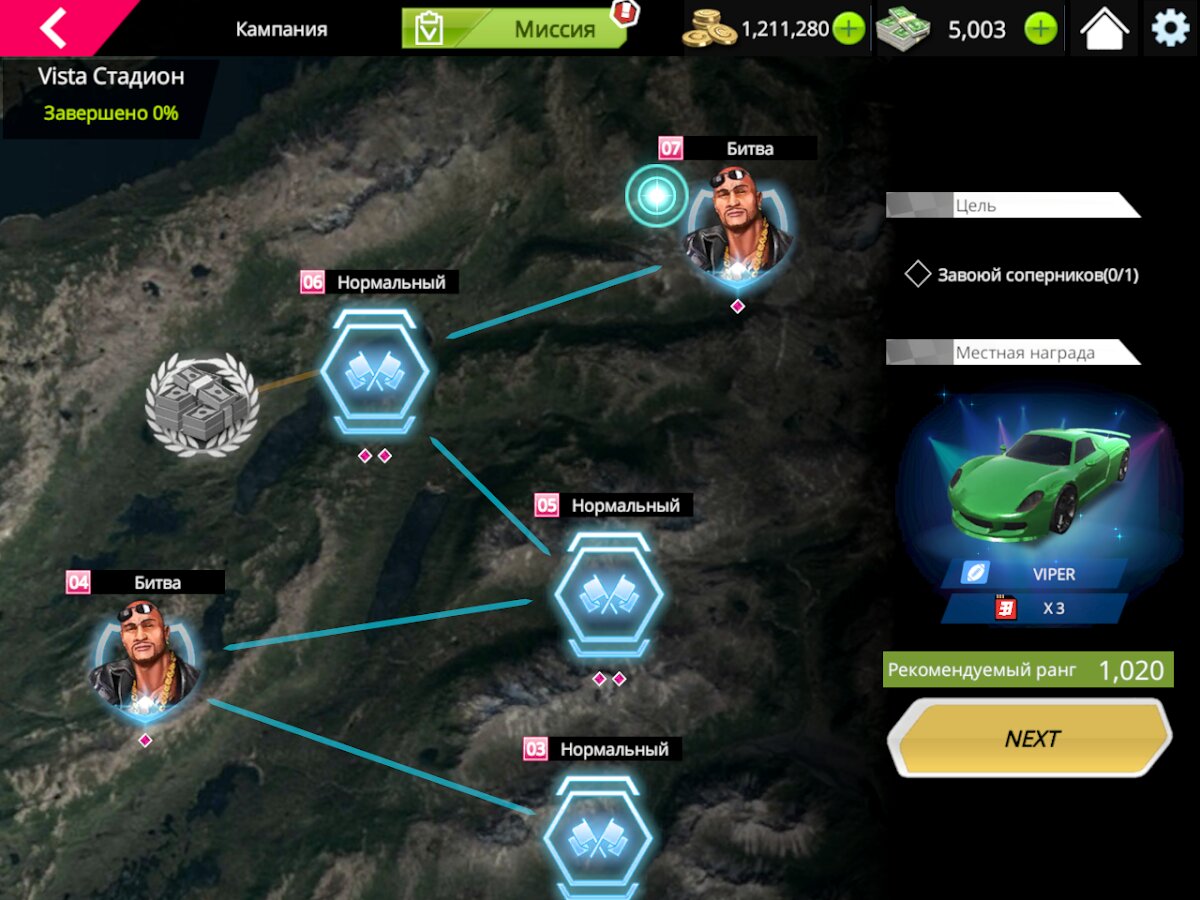The height and width of the screenshot is (900, 1200).
Task: Buy more cash using green plus button
Action: 1040,29
